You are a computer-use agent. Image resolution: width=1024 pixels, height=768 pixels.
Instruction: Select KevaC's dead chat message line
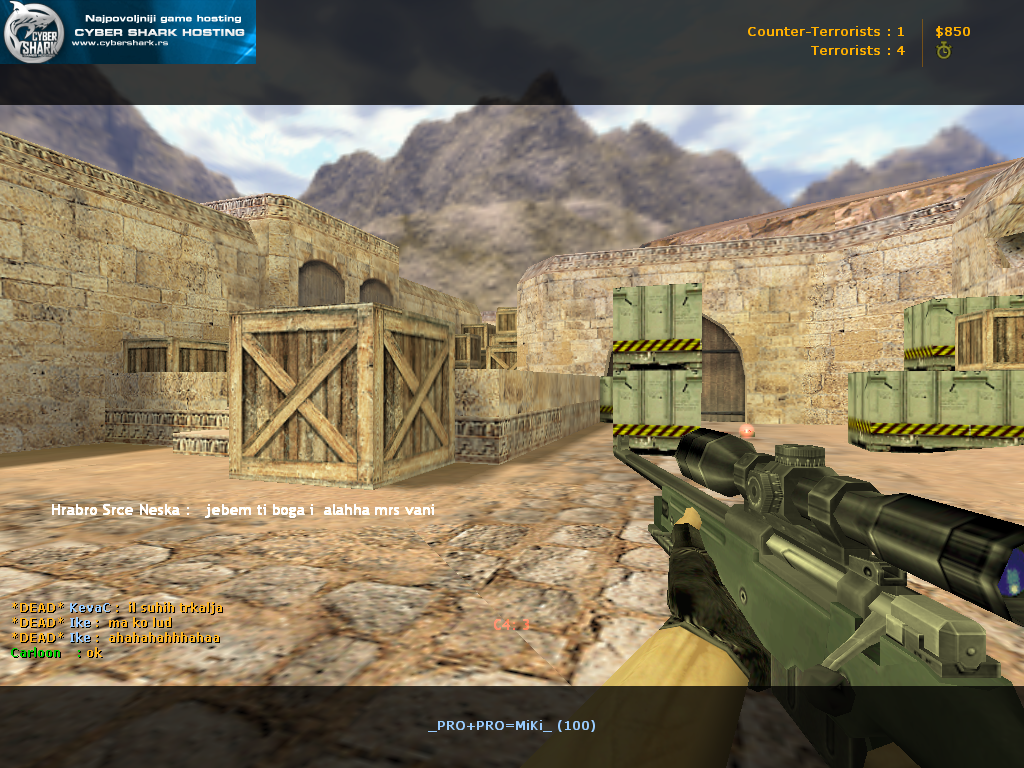pos(117,607)
